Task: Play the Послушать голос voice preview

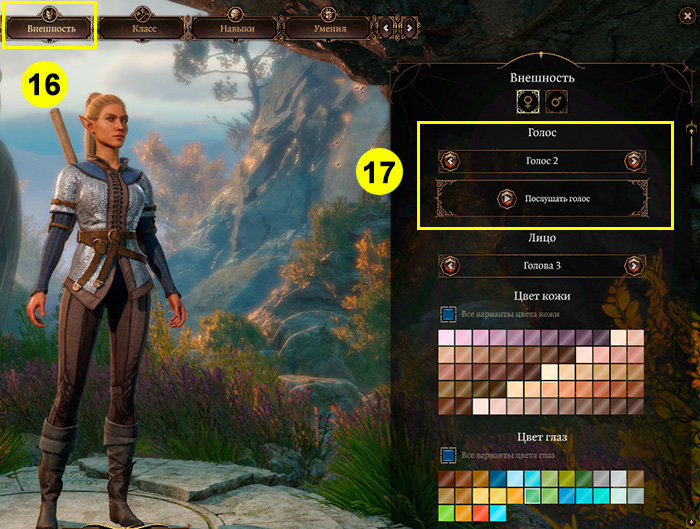Action: coord(506,198)
